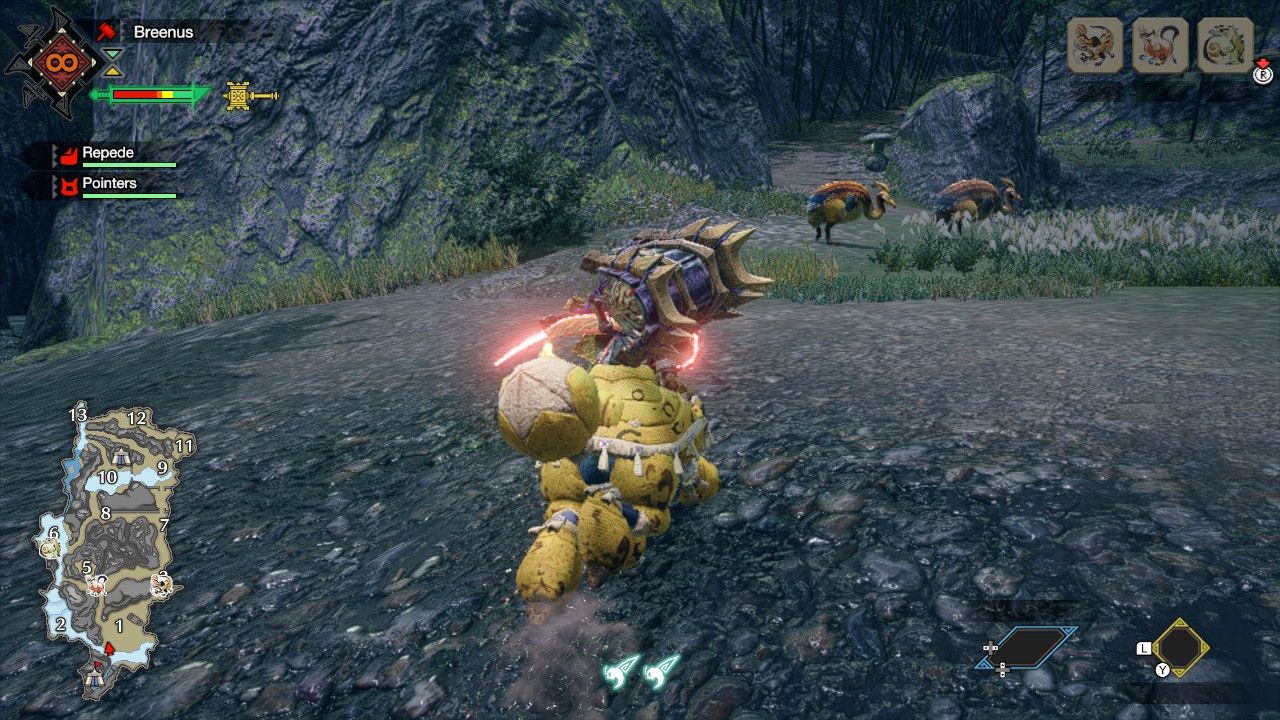Image resolution: width=1280 pixels, height=720 pixels.
Task: Toggle the red R target-switch indicator
Action: pyautogui.click(x=1262, y=73)
